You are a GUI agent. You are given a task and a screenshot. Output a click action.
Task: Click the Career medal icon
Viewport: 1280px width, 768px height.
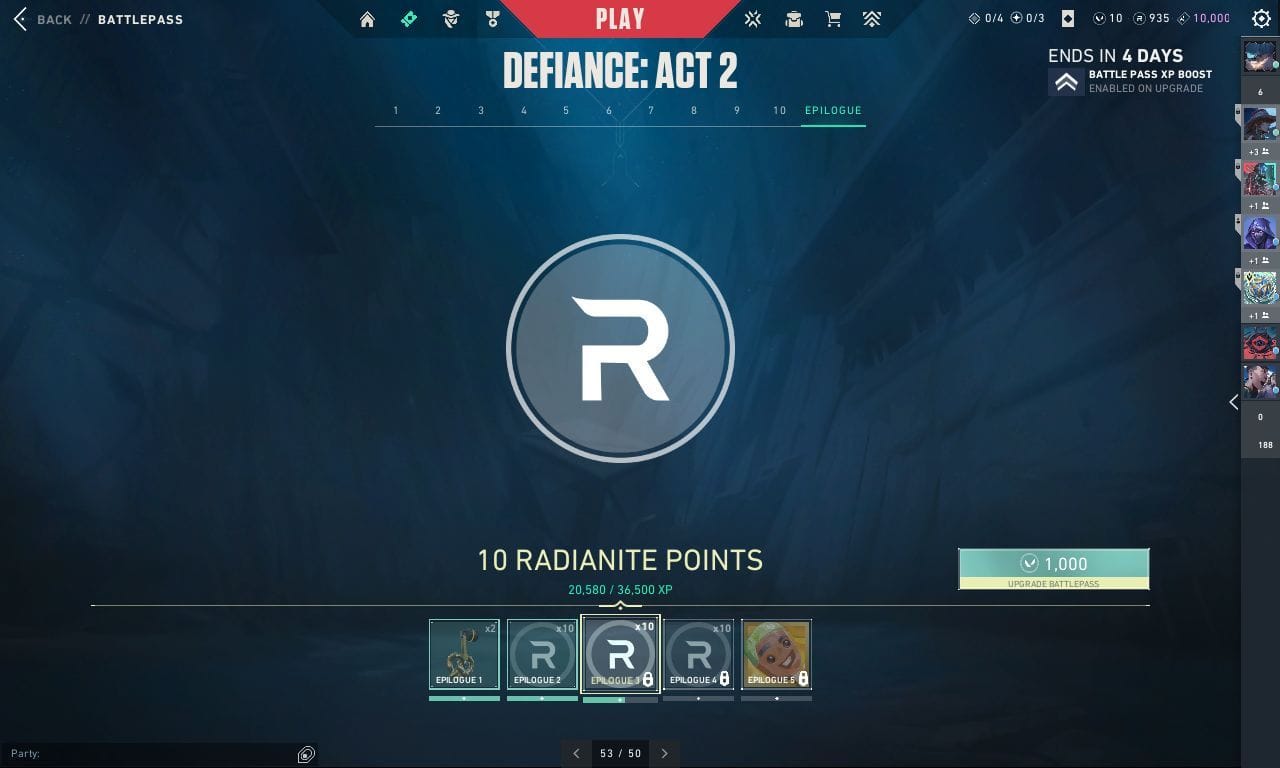click(x=492, y=18)
